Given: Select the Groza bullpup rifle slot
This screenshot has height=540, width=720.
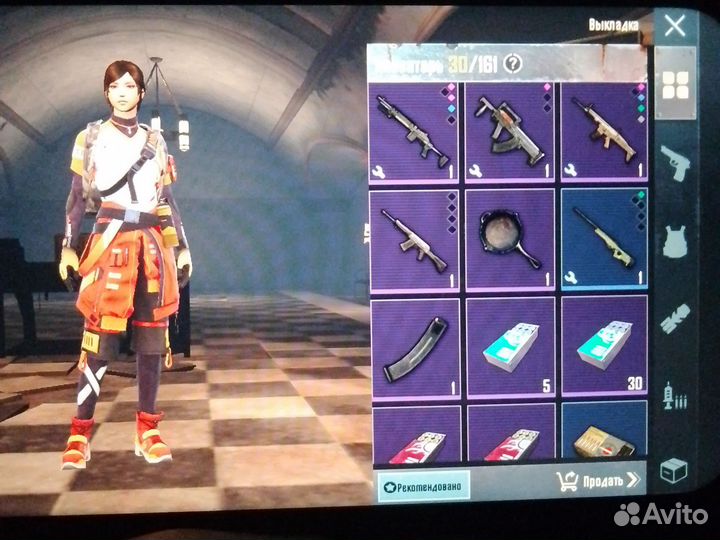Looking at the screenshot, I should coord(510,130).
